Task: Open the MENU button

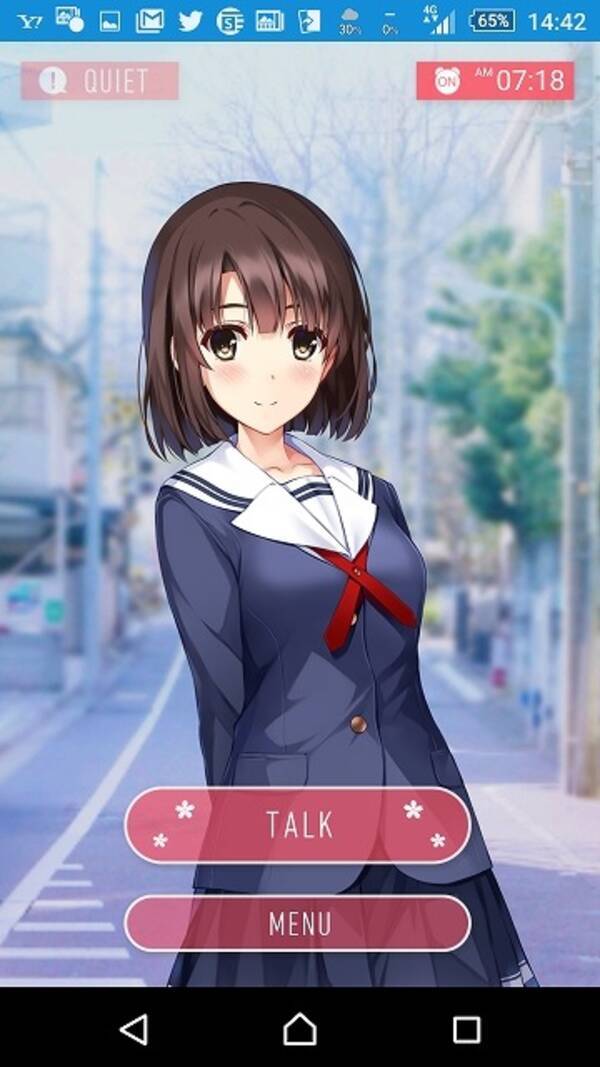Action: [297, 923]
